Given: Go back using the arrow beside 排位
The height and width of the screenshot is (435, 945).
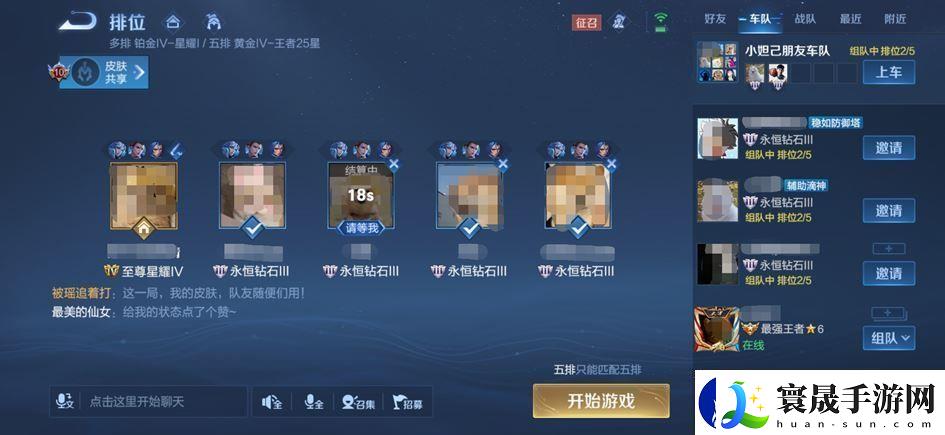Looking at the screenshot, I should pos(76,21).
